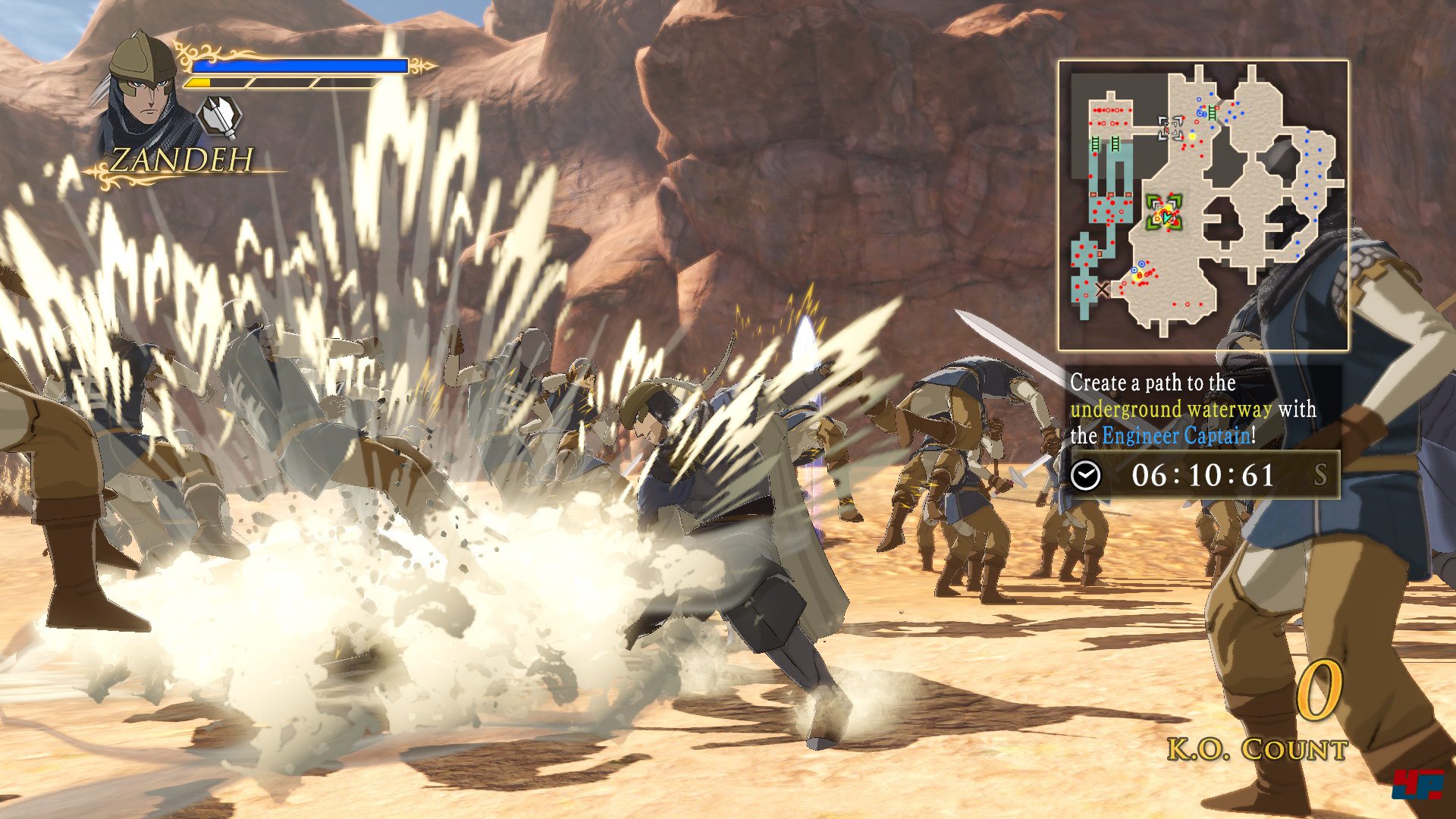The image size is (1456, 819).
Task: Open the battlefield minimap
Action: (x=1203, y=205)
